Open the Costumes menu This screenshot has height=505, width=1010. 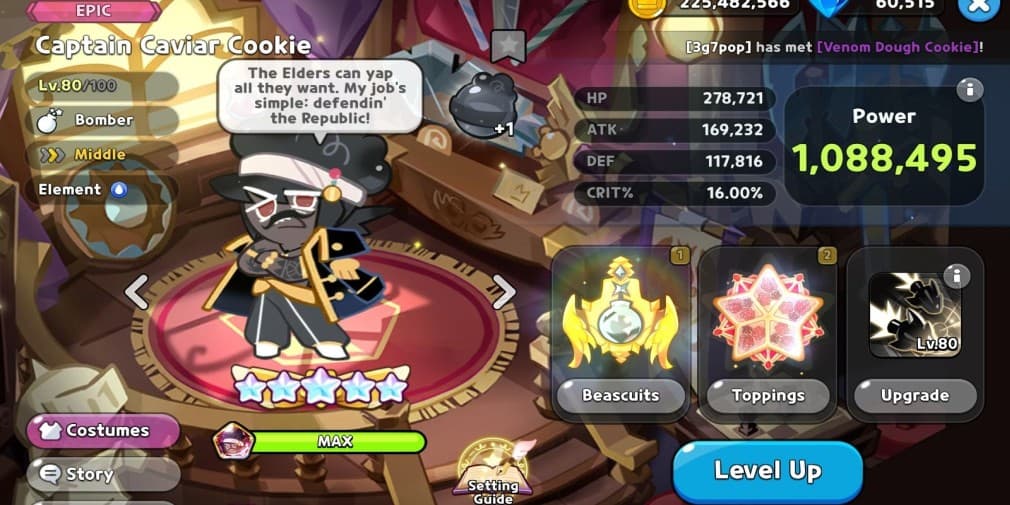[x=104, y=430]
